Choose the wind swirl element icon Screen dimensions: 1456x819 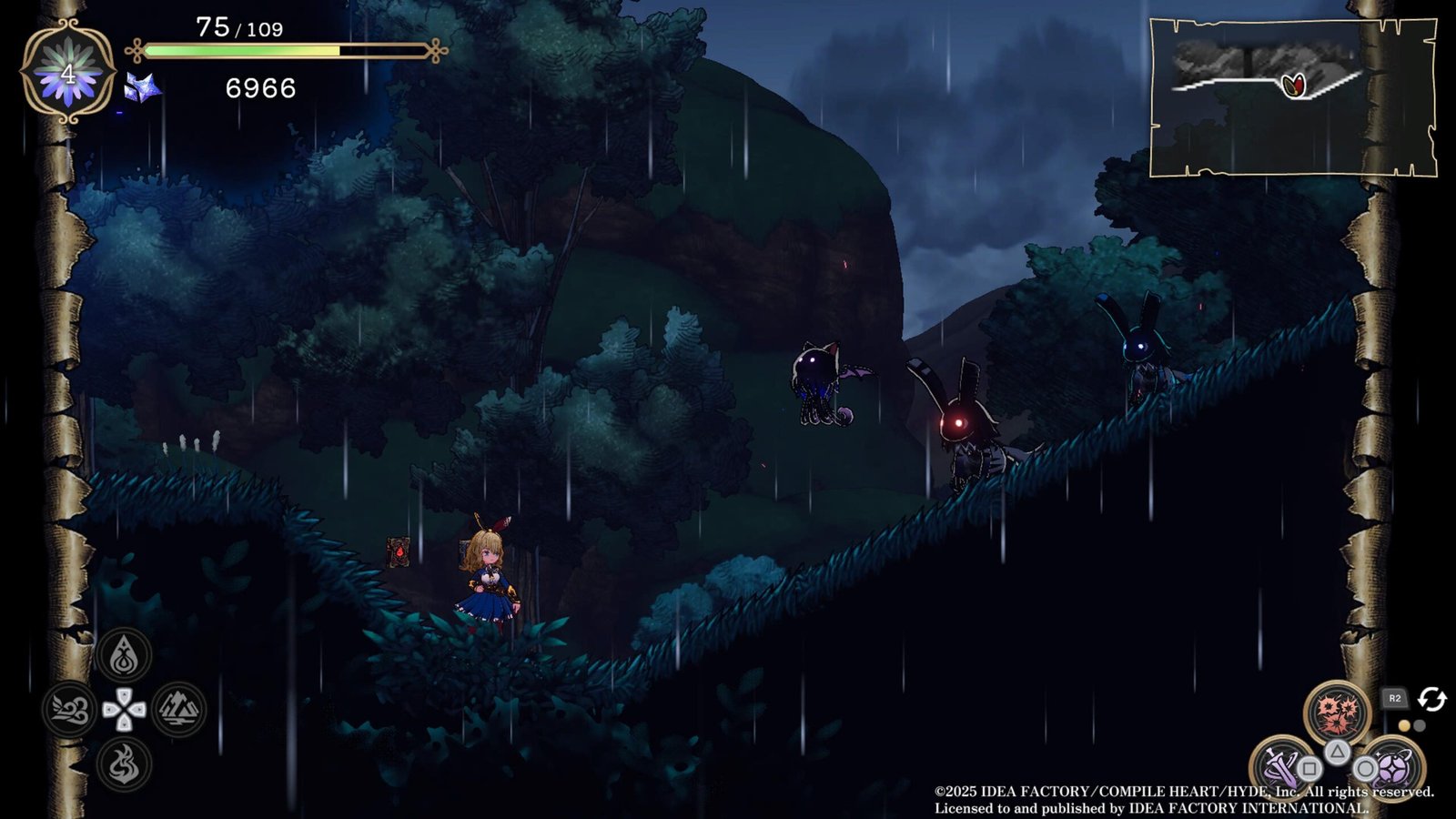click(x=69, y=710)
